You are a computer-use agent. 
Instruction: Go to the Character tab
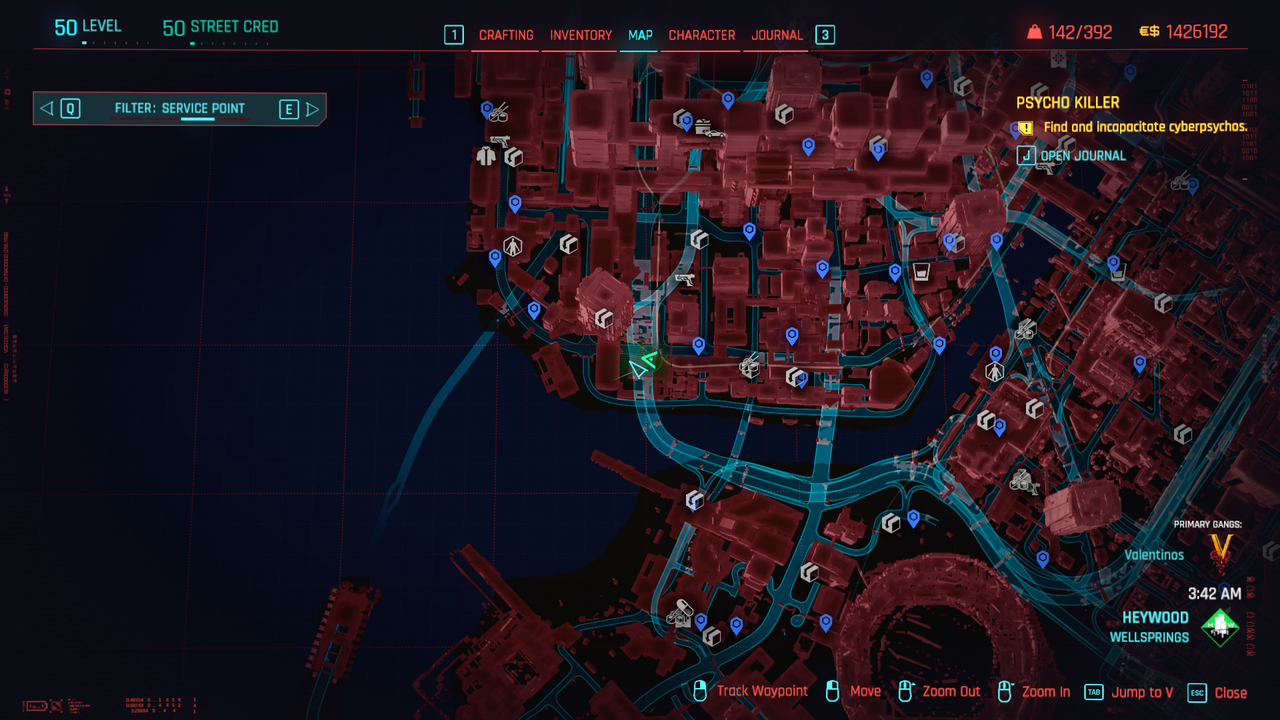click(x=702, y=35)
